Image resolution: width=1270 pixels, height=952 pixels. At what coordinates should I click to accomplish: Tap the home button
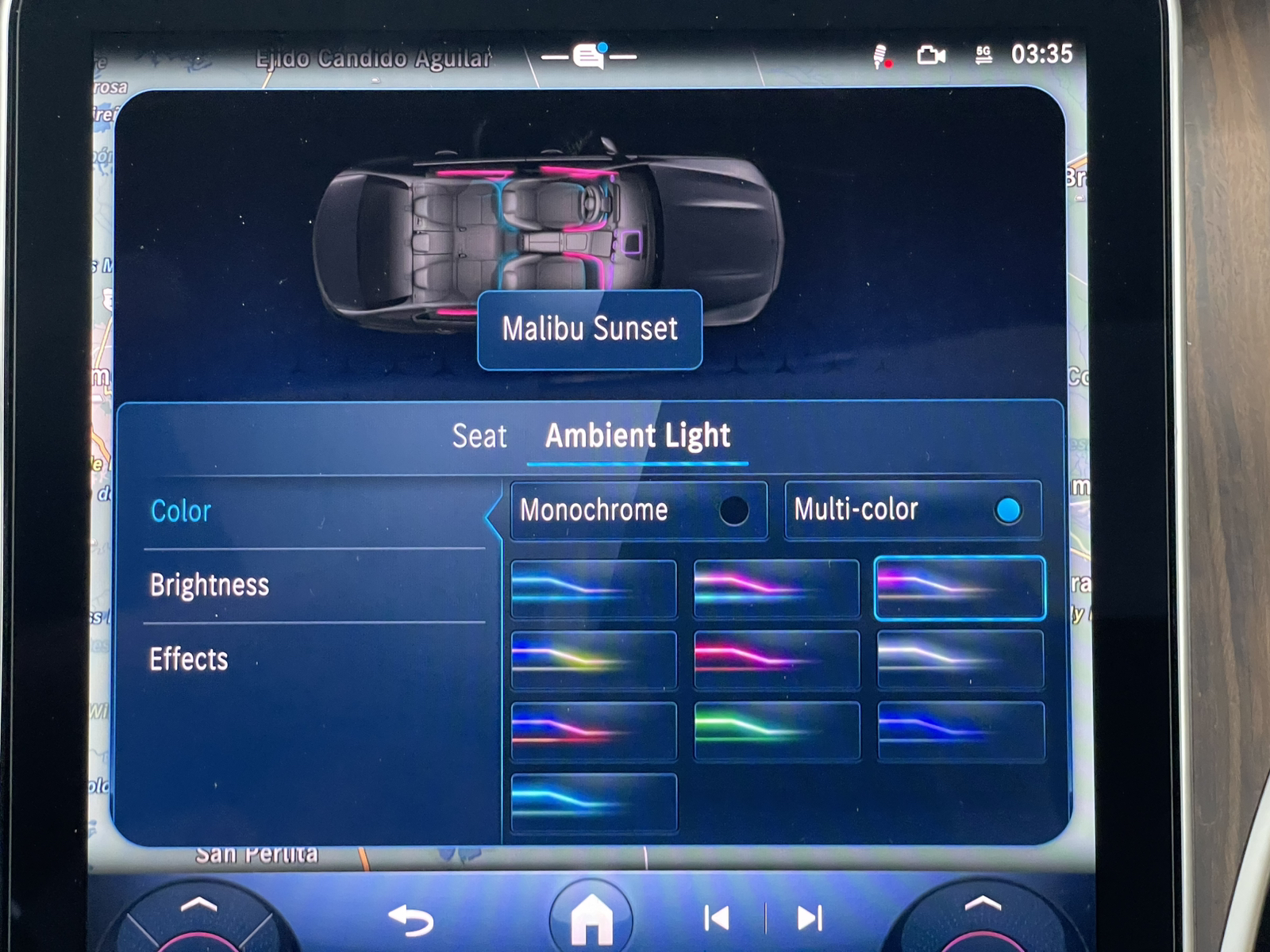coord(591,919)
